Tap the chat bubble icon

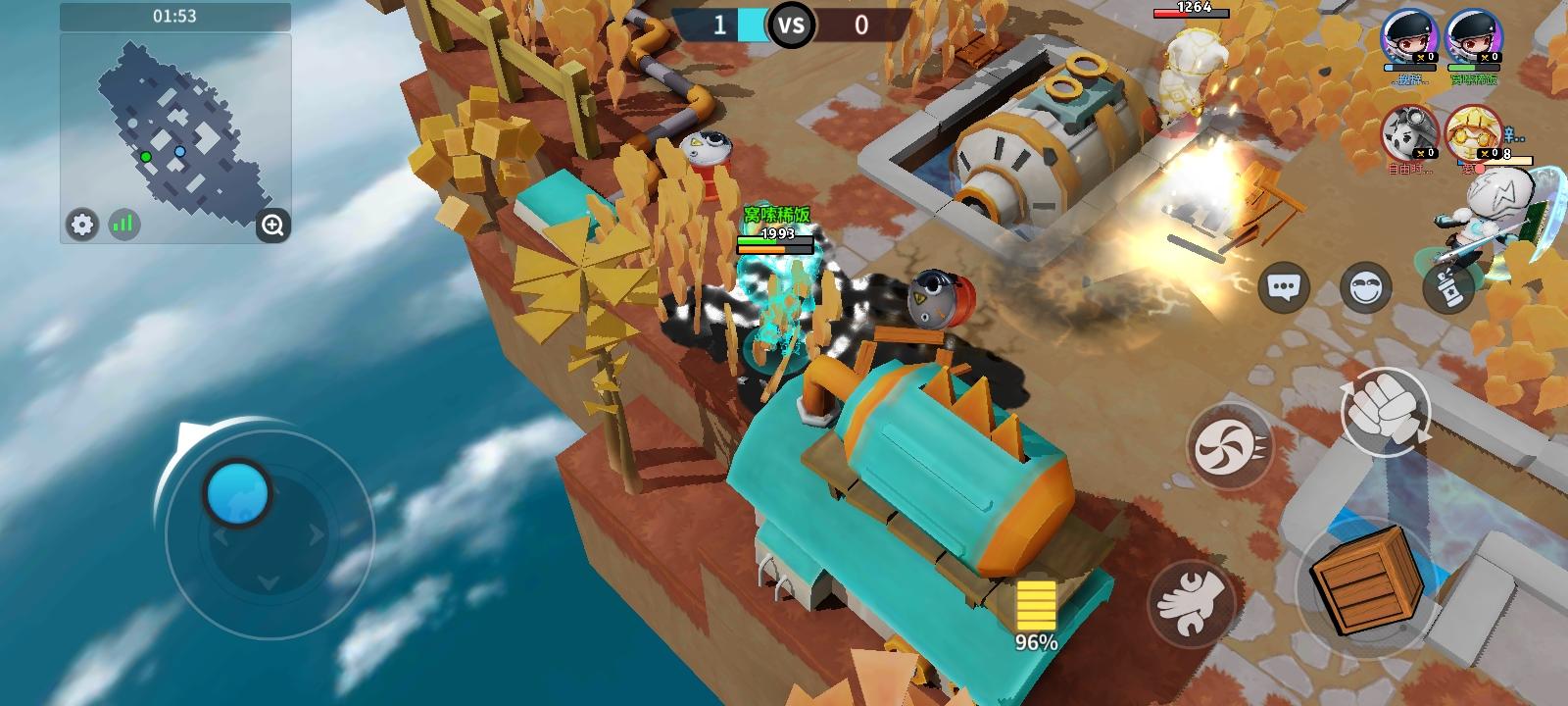[x=1285, y=287]
